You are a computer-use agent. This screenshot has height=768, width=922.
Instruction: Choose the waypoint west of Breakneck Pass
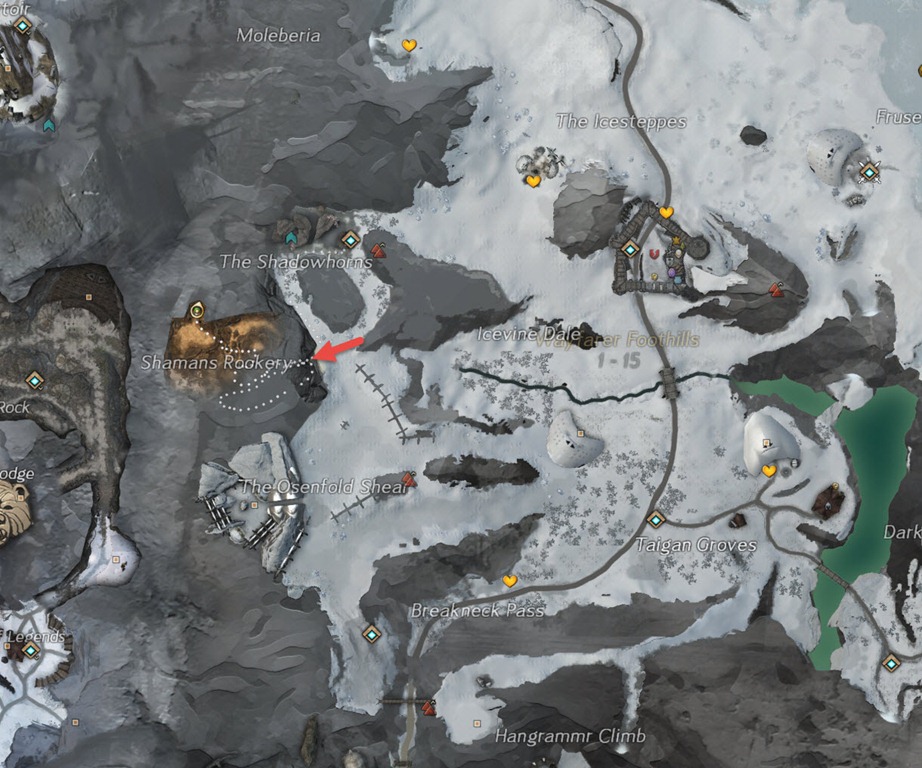click(x=372, y=633)
